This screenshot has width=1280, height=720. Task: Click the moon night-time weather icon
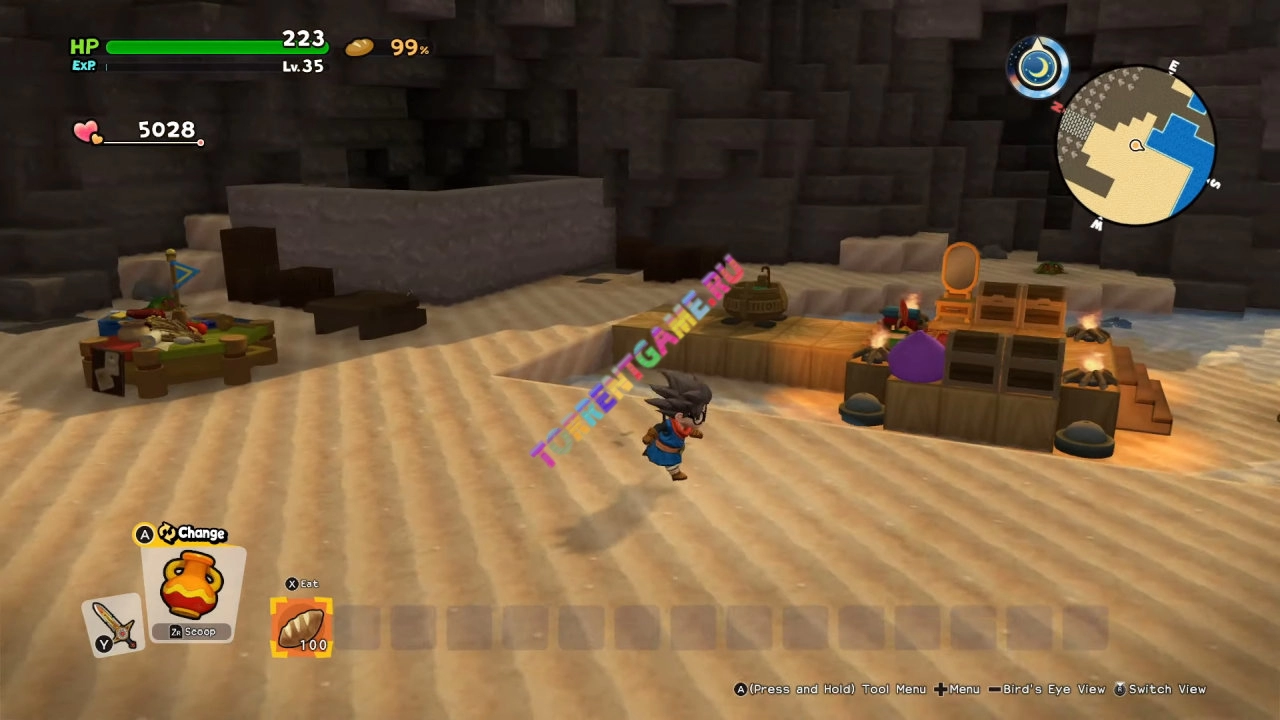pyautogui.click(x=1039, y=68)
